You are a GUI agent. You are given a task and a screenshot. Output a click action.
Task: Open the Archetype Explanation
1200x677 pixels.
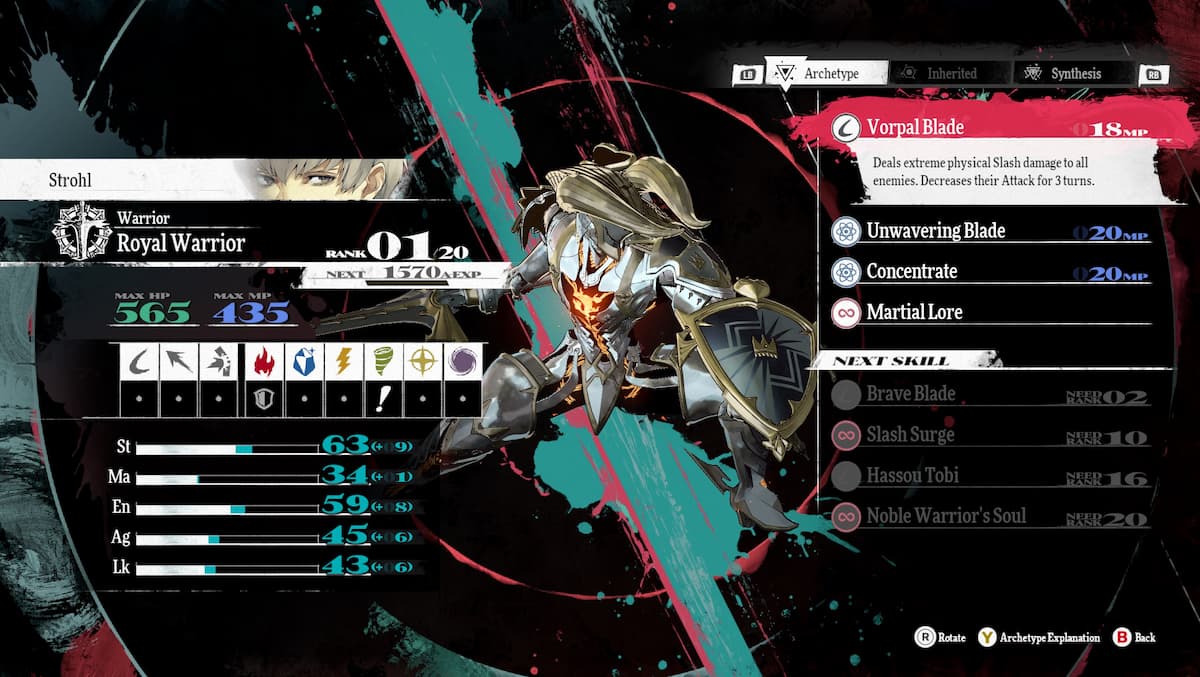coord(1040,637)
